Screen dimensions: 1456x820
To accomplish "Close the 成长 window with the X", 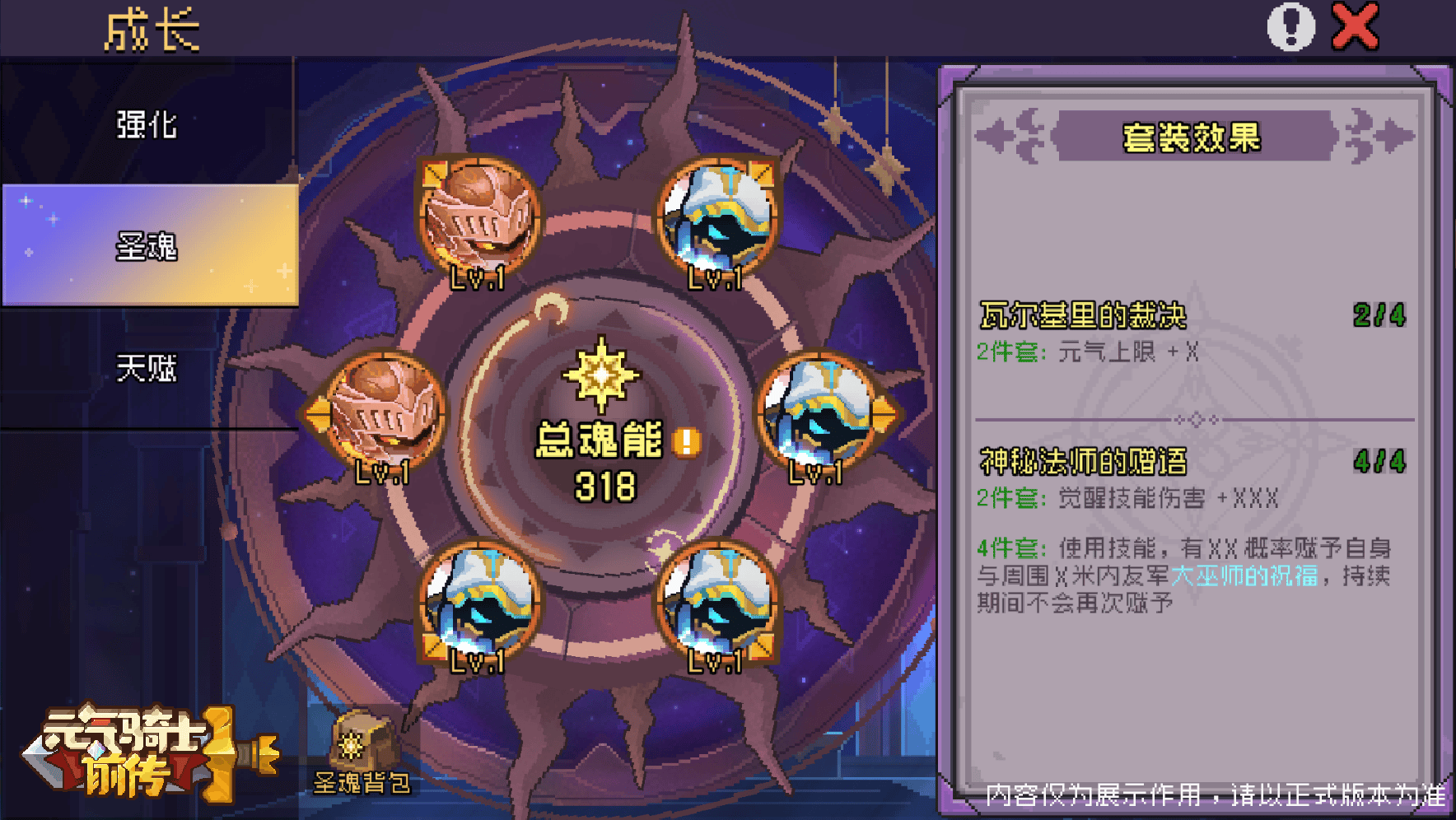I will click(1354, 25).
